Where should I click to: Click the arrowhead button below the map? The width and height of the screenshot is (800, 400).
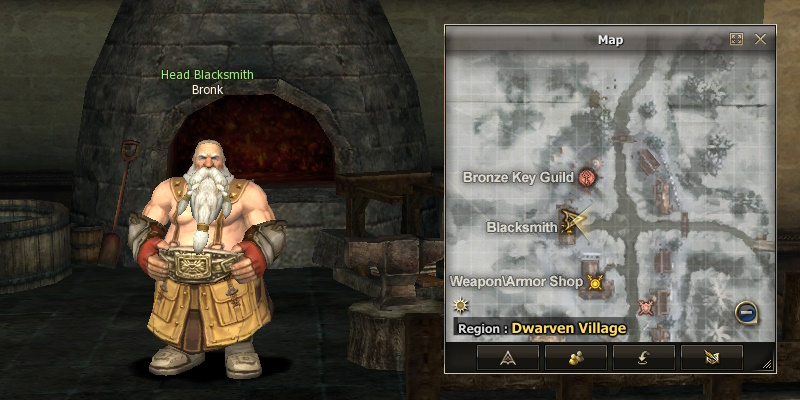pos(508,357)
